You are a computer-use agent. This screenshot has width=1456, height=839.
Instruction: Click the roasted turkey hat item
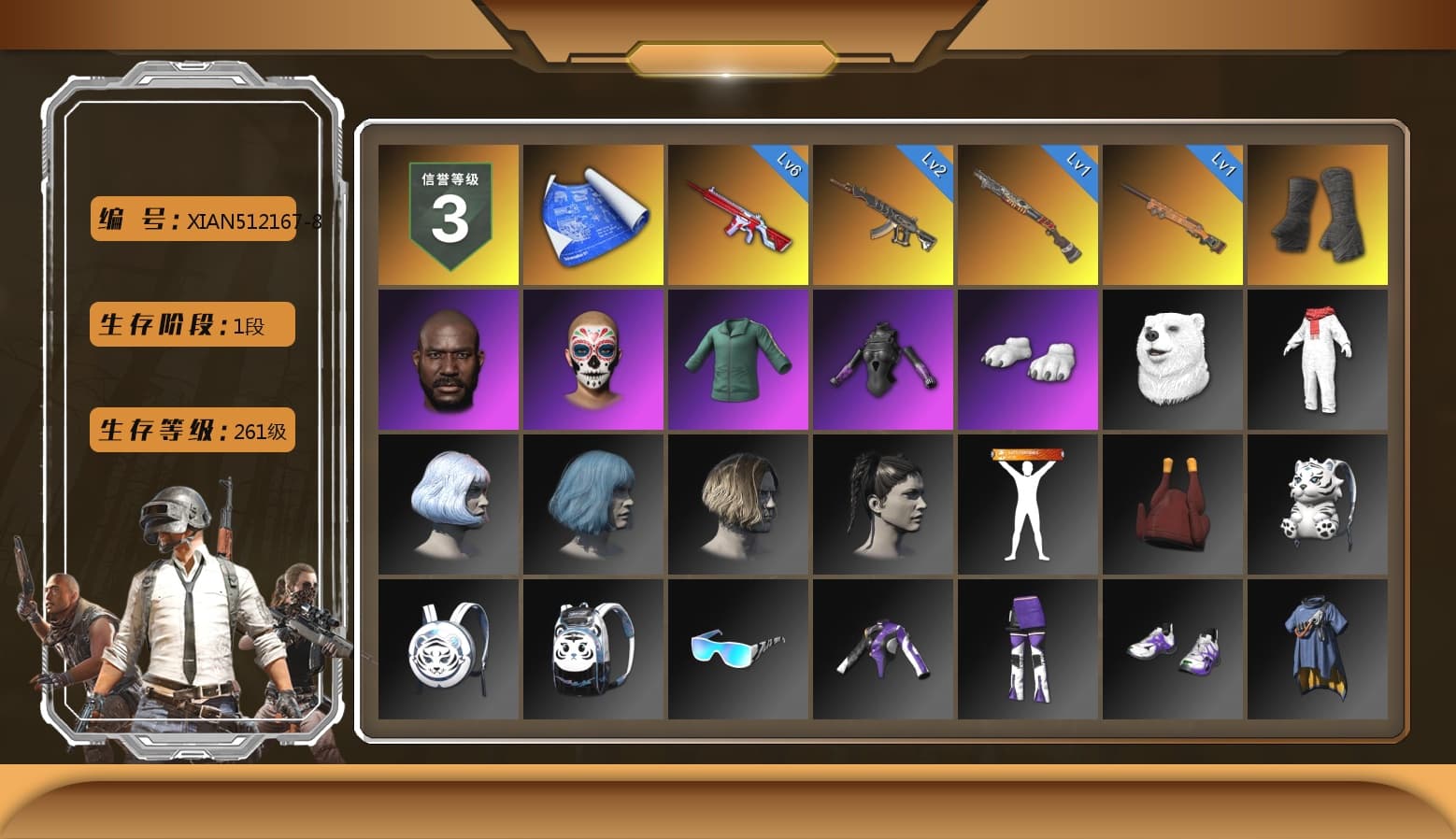1173,505
